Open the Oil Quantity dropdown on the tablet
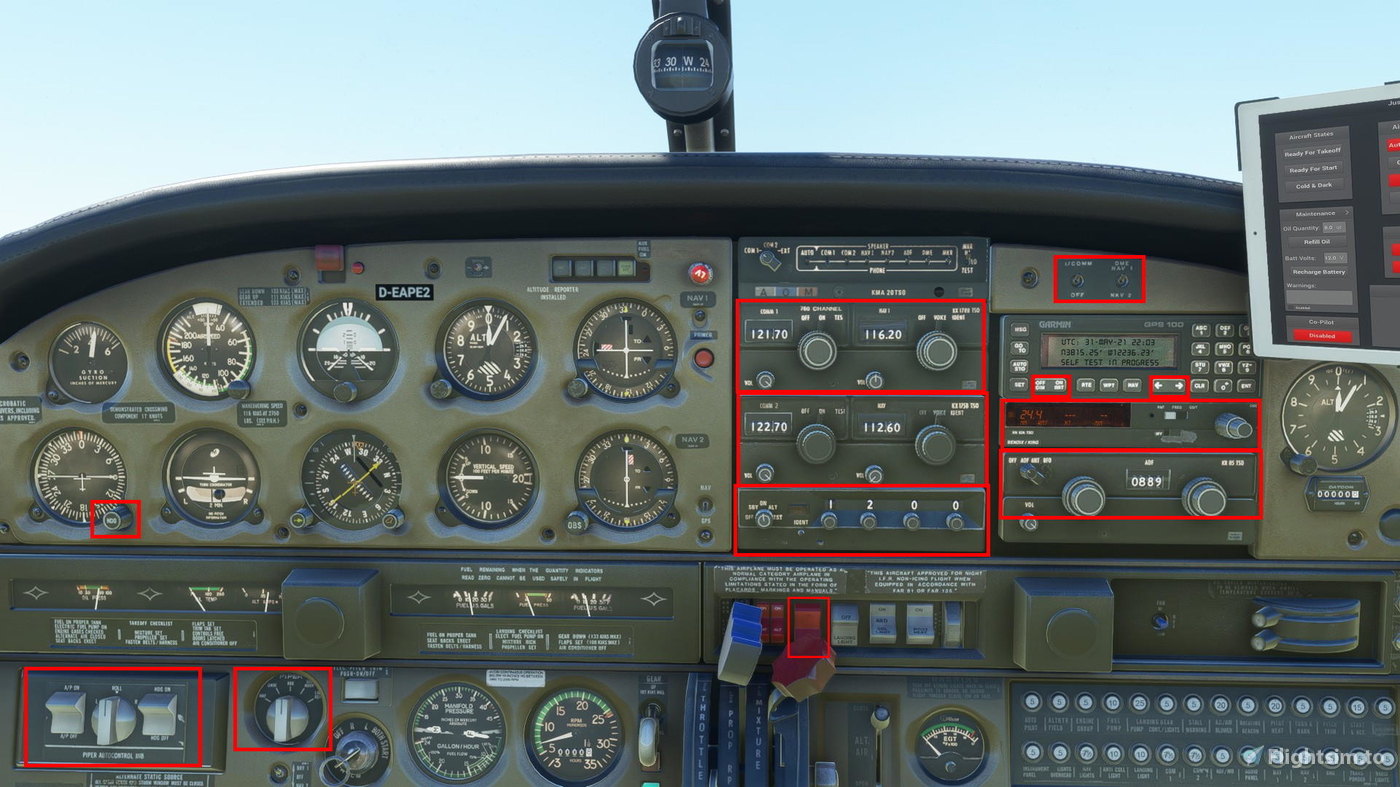Image resolution: width=1400 pixels, height=787 pixels. (x=1334, y=227)
